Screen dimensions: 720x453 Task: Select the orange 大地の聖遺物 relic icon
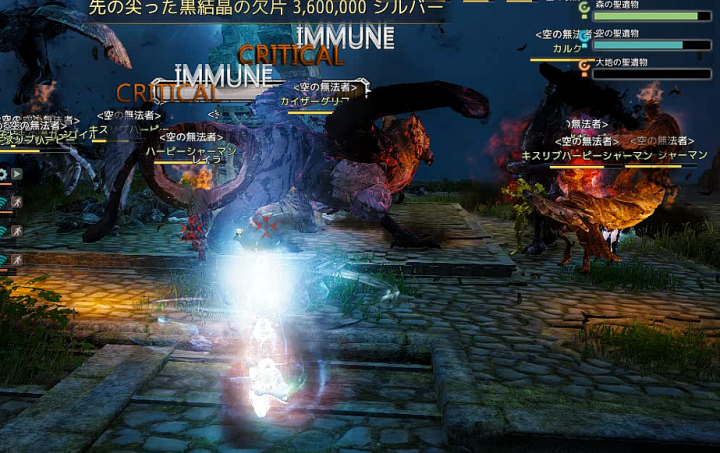584,66
